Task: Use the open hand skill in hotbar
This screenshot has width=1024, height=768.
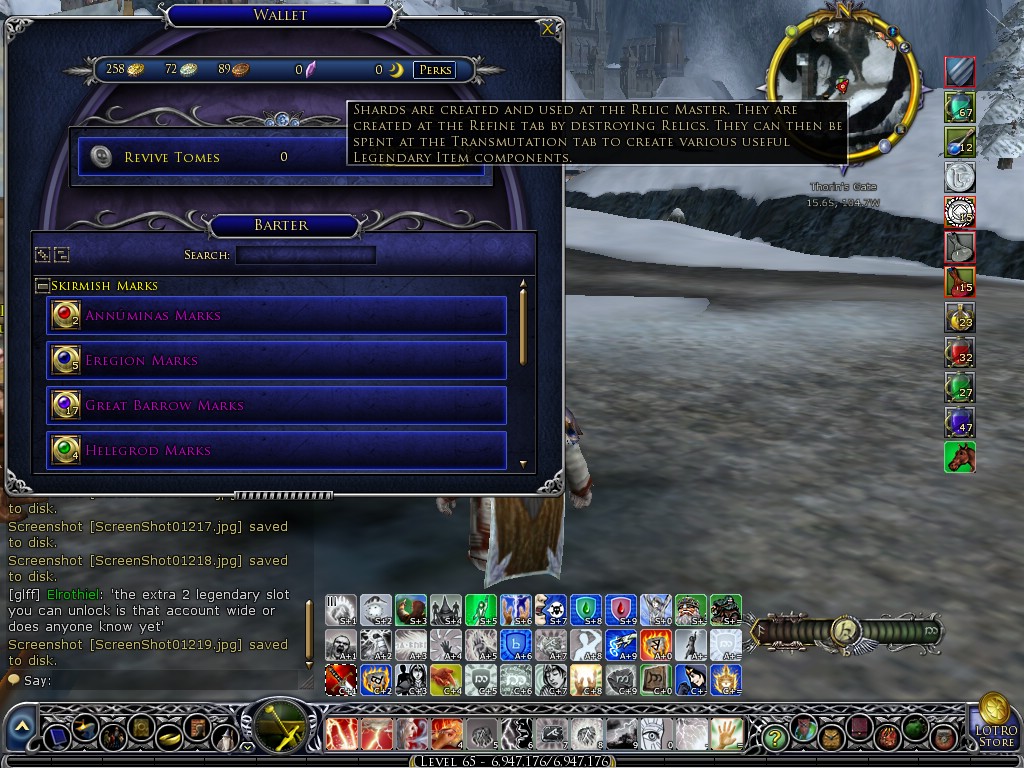Action: (728, 735)
